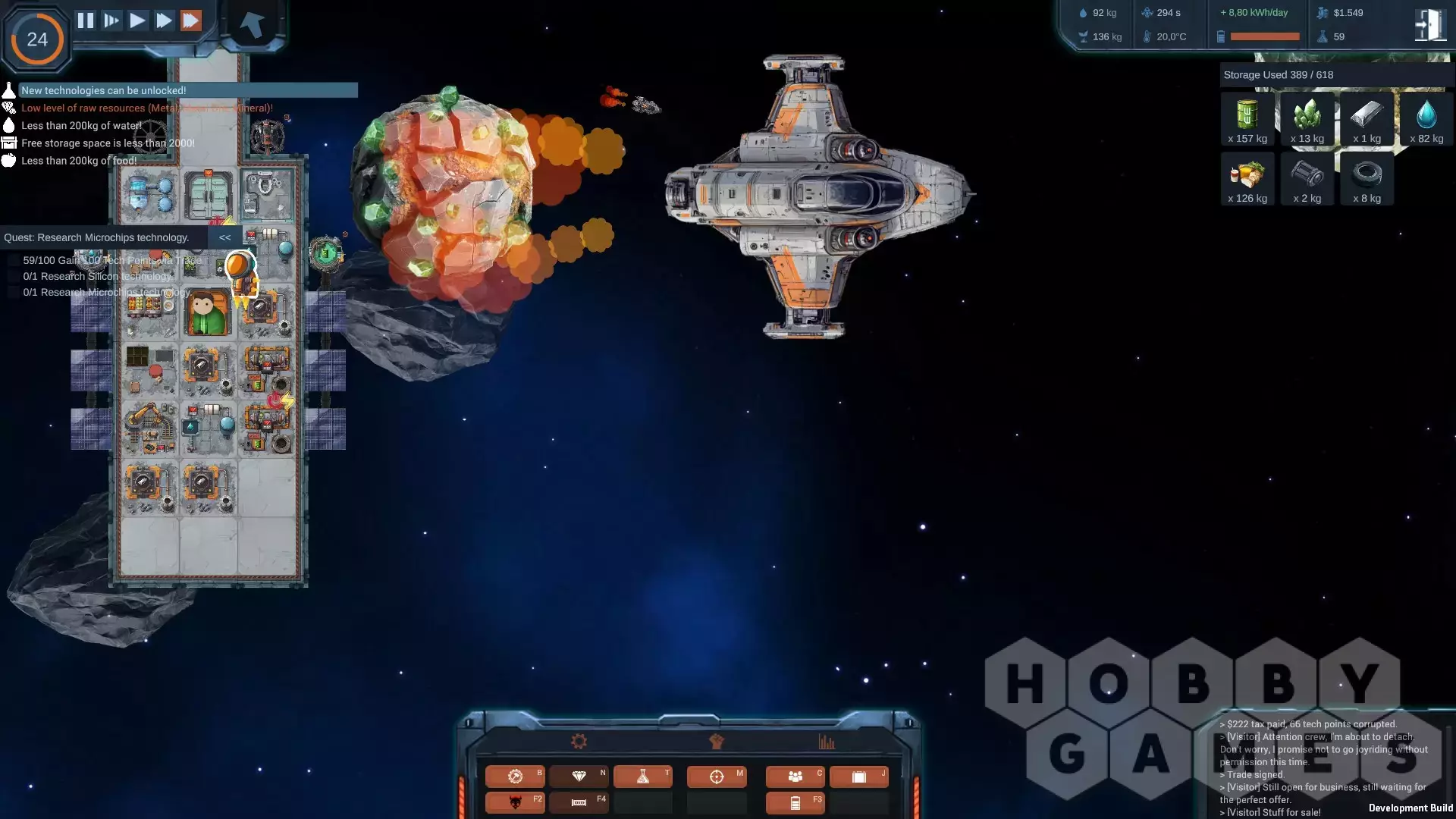Viewport: 1456px width, 819px height.
Task: Set game speed to normal play
Action: pyautogui.click(x=137, y=20)
